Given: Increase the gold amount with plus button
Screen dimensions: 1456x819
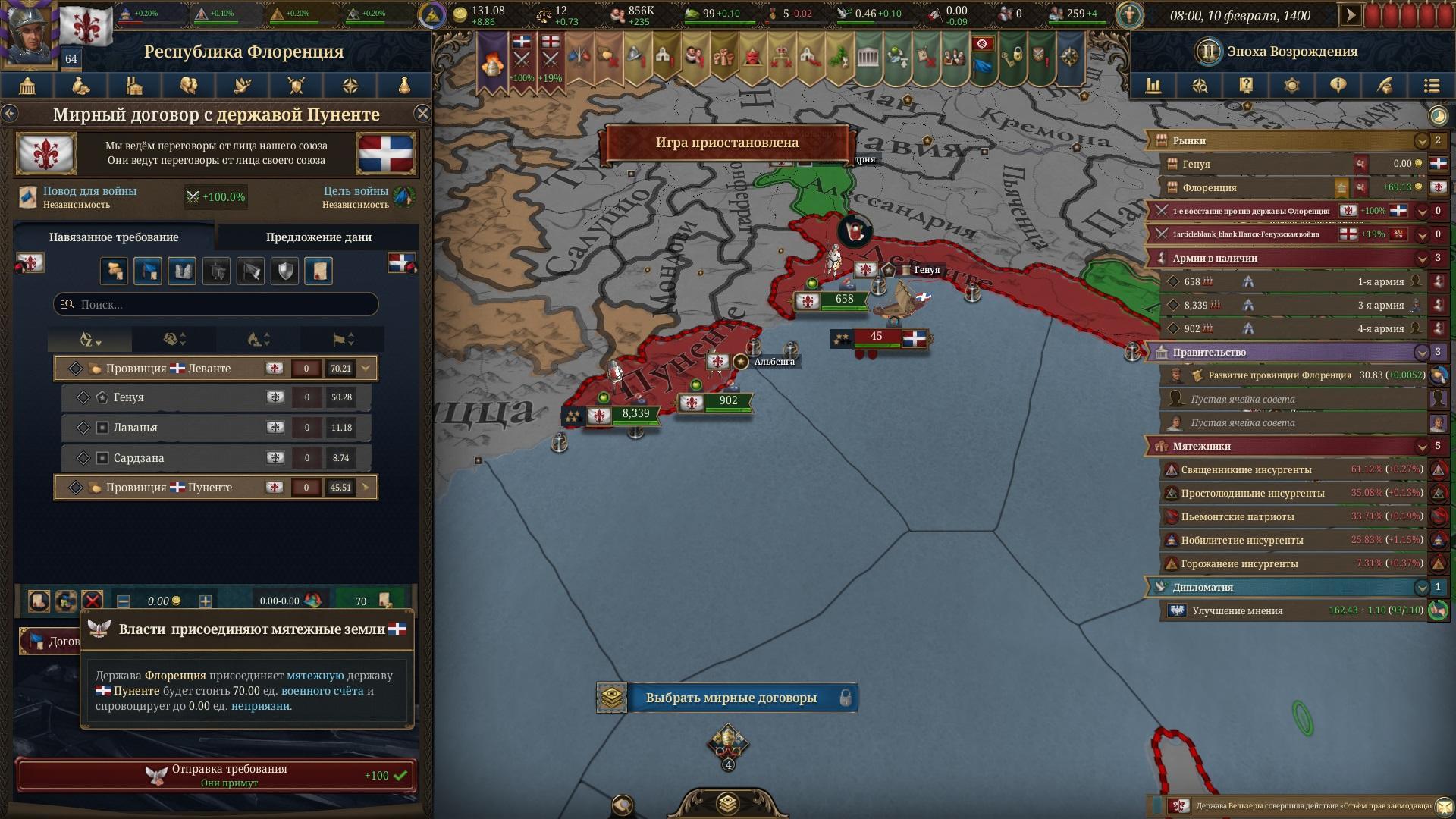Looking at the screenshot, I should (205, 601).
